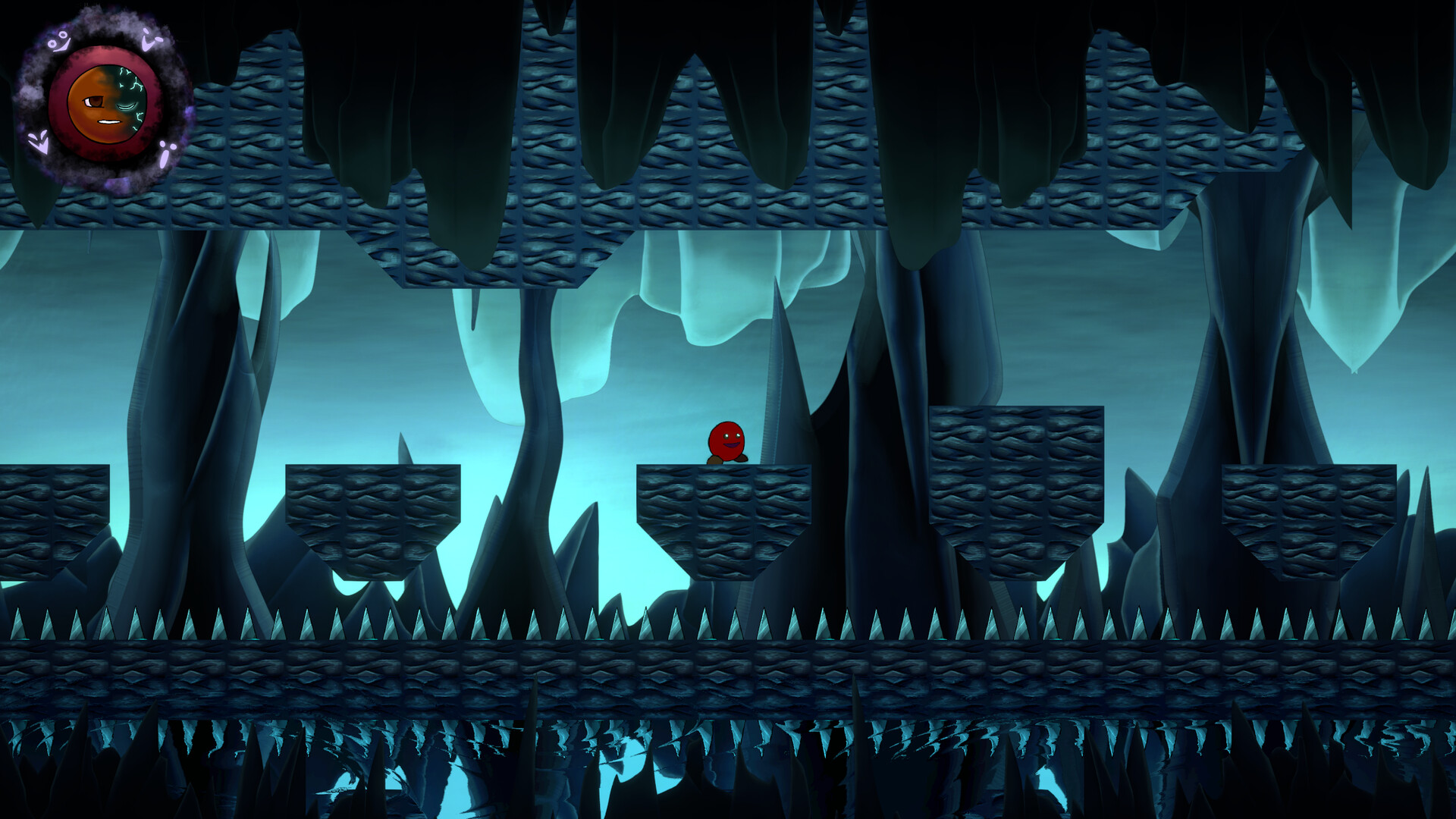Select the smiley-face rune on the portrait ring
Viewport: 1456px width, 819px height.
click(x=58, y=42)
